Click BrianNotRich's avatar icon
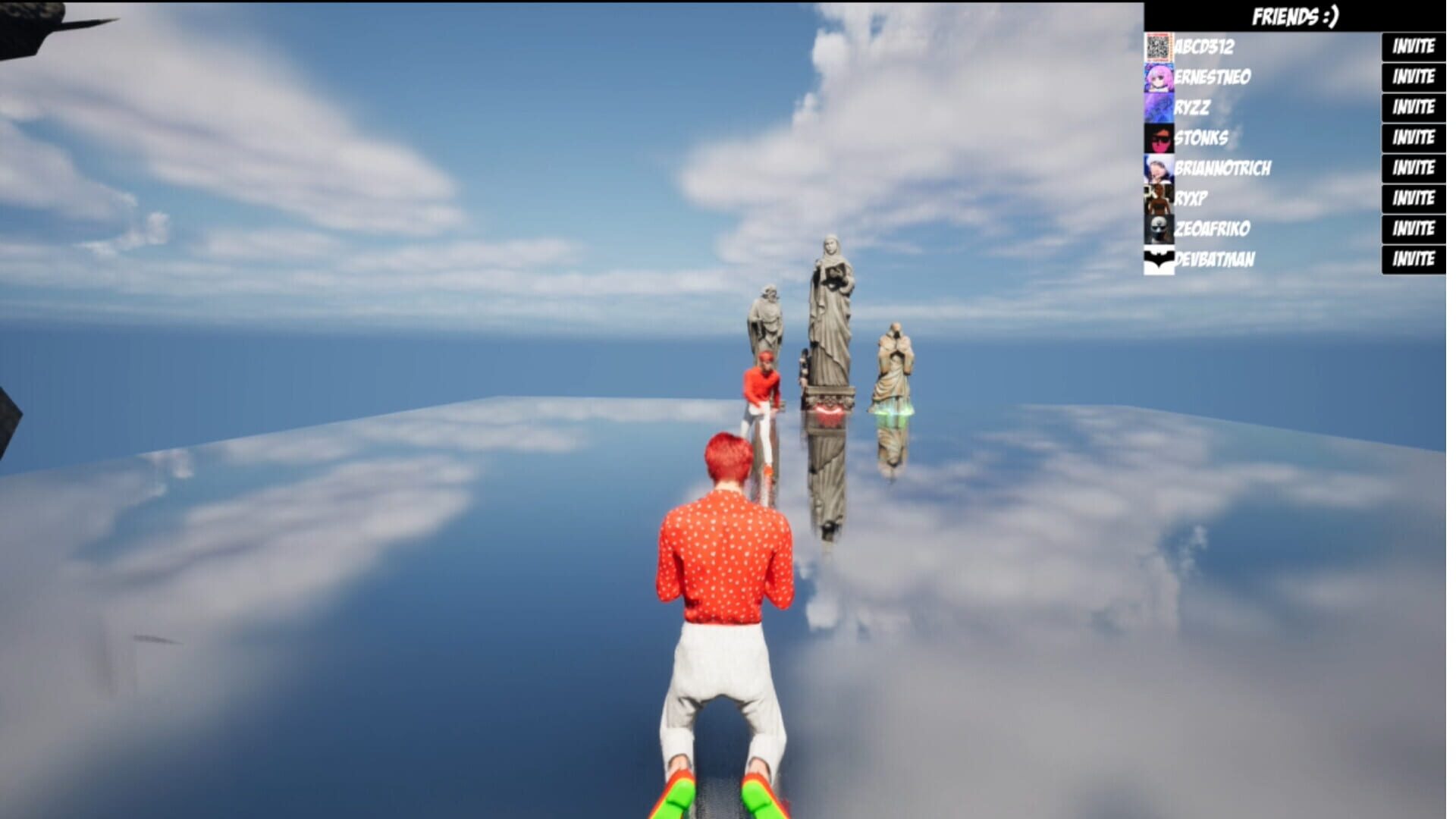1456x819 pixels. (1158, 168)
